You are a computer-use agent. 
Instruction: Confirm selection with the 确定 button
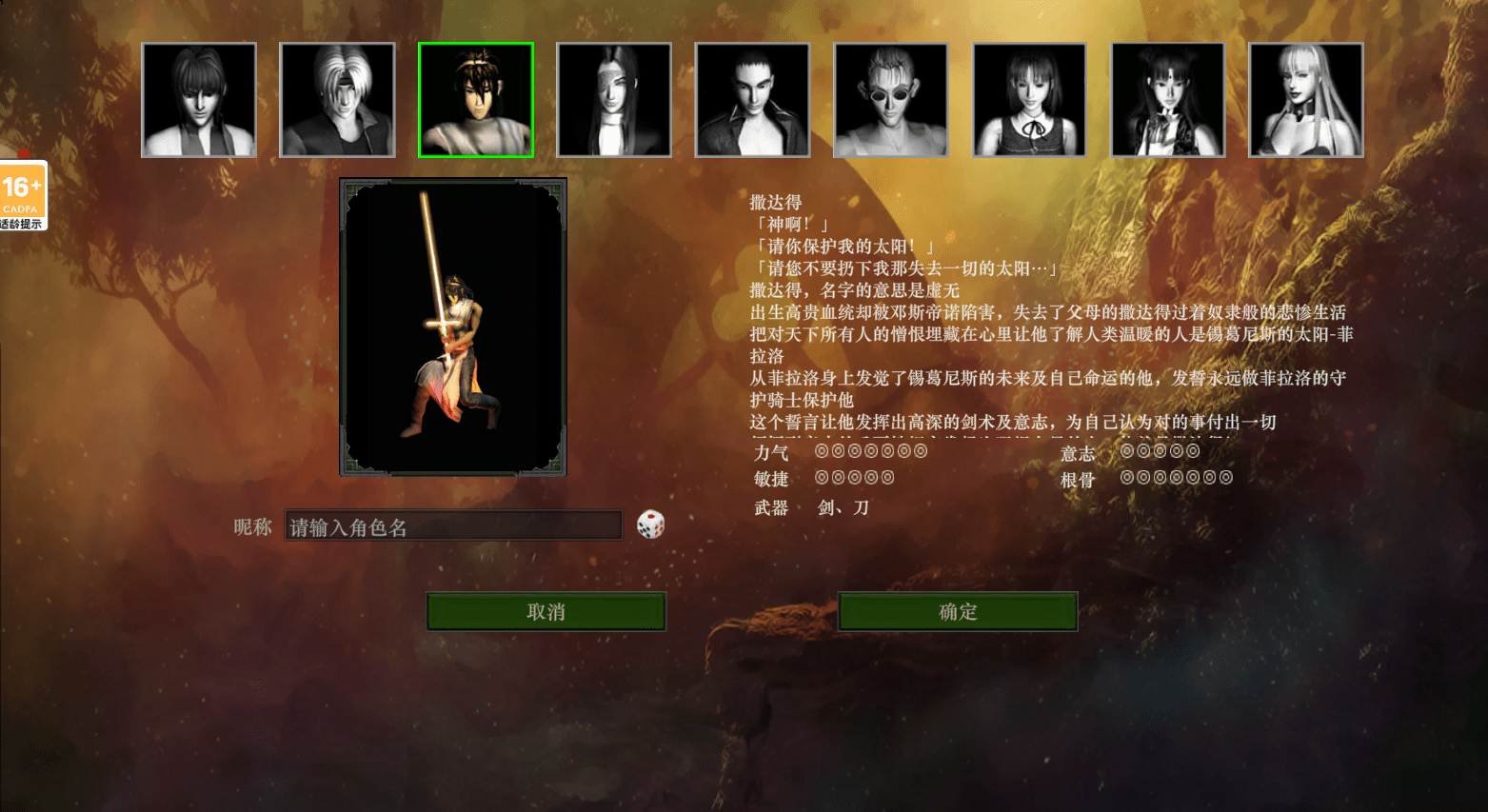pos(957,611)
